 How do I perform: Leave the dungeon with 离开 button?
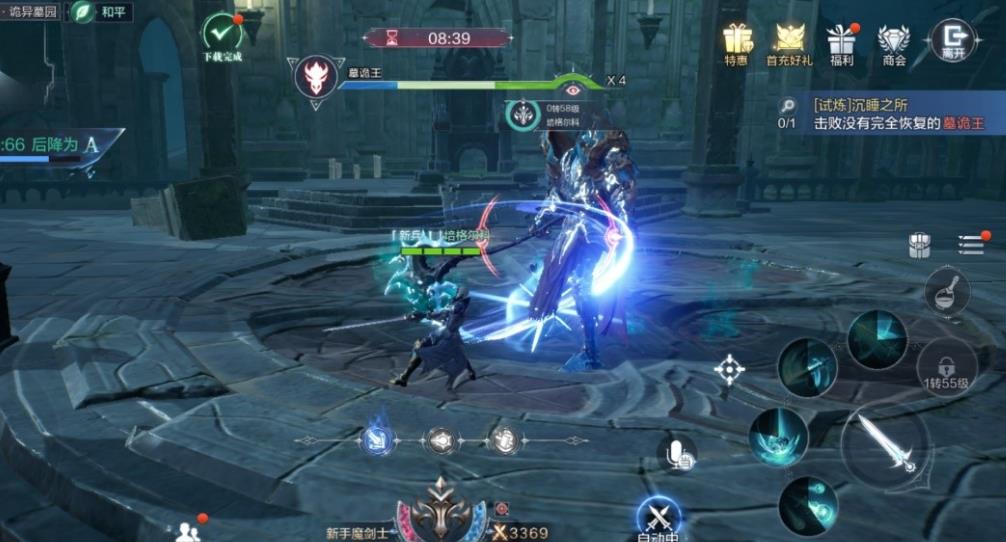[x=951, y=39]
